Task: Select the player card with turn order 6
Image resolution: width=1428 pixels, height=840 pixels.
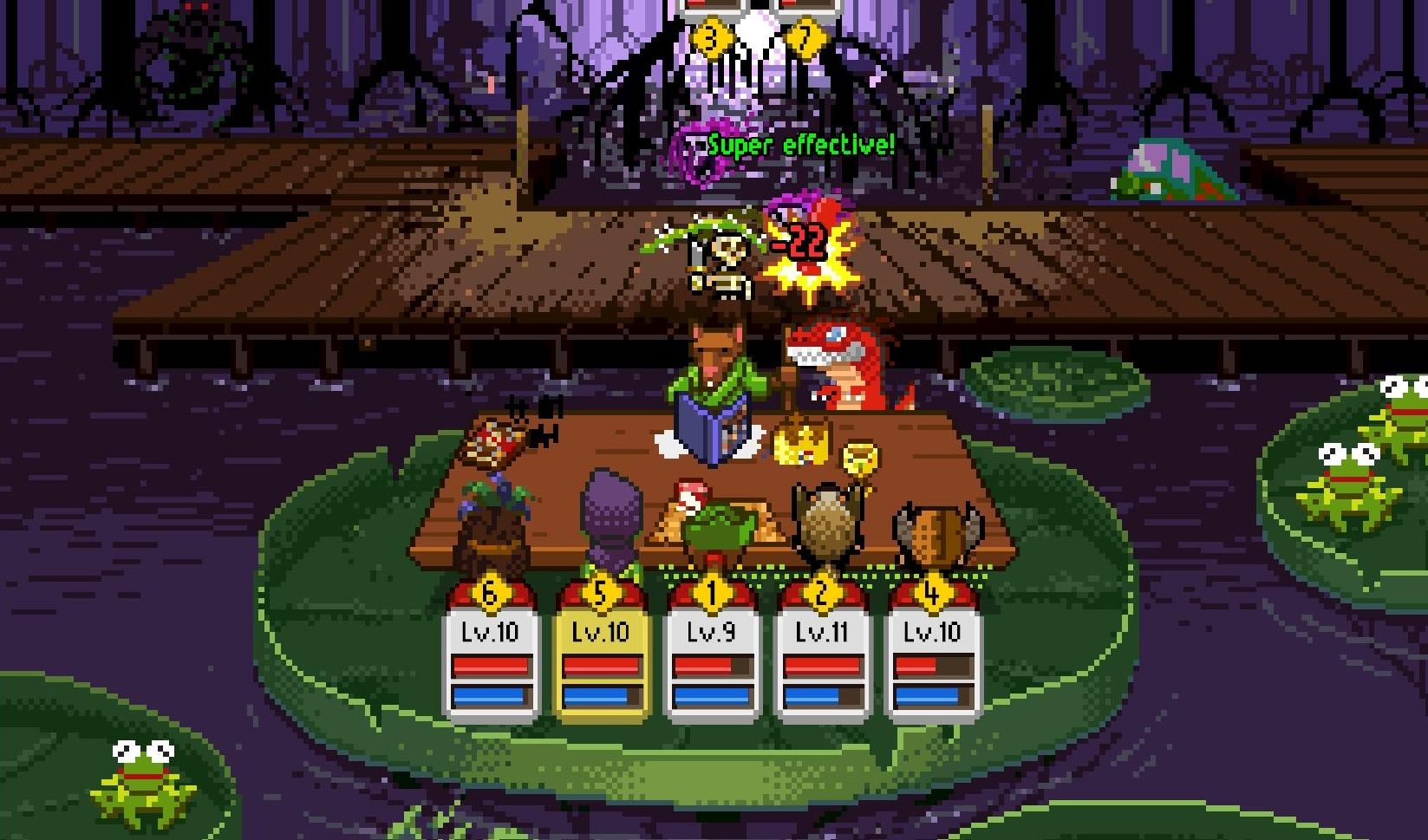Action: [x=491, y=654]
